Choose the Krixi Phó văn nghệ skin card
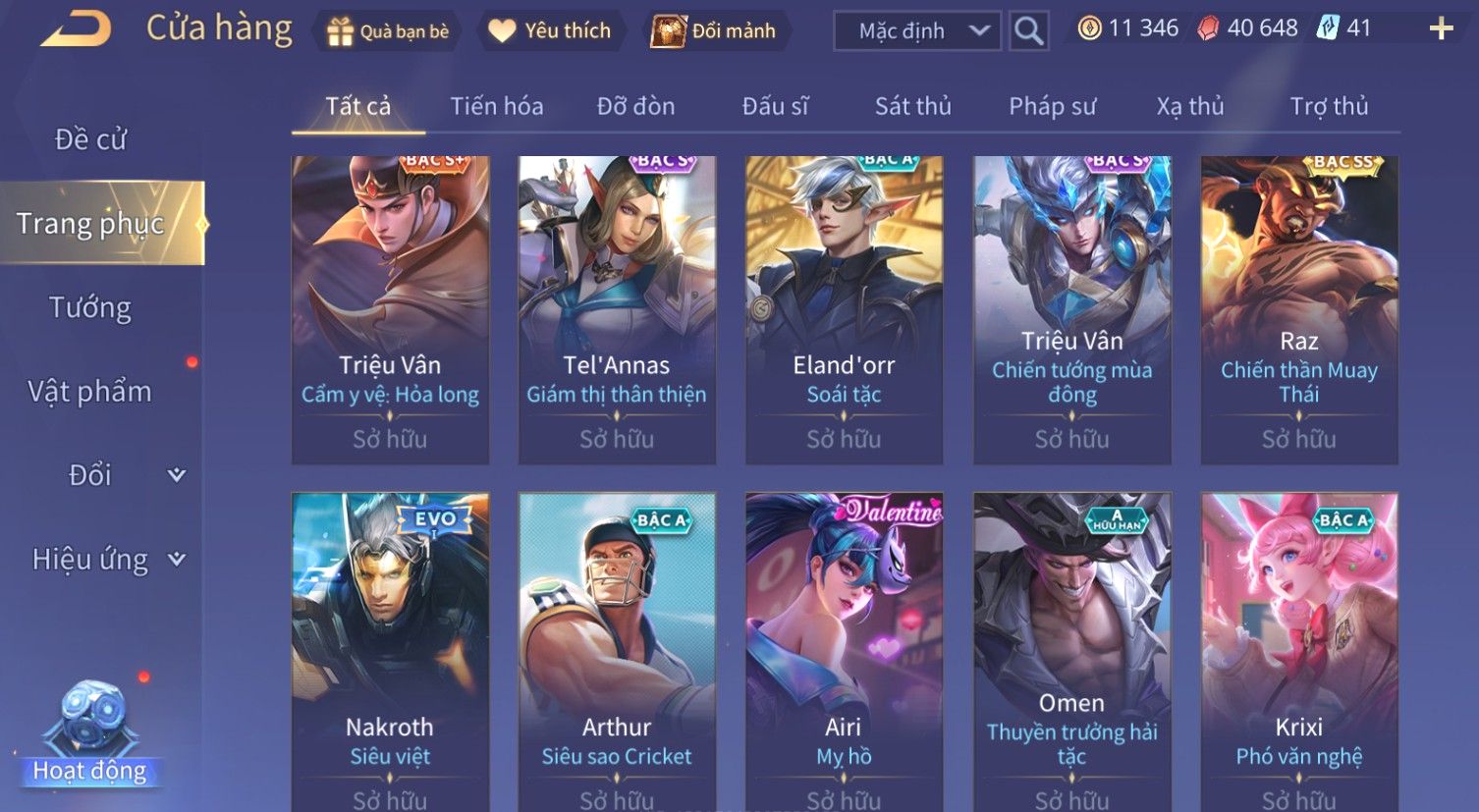 click(x=1298, y=648)
